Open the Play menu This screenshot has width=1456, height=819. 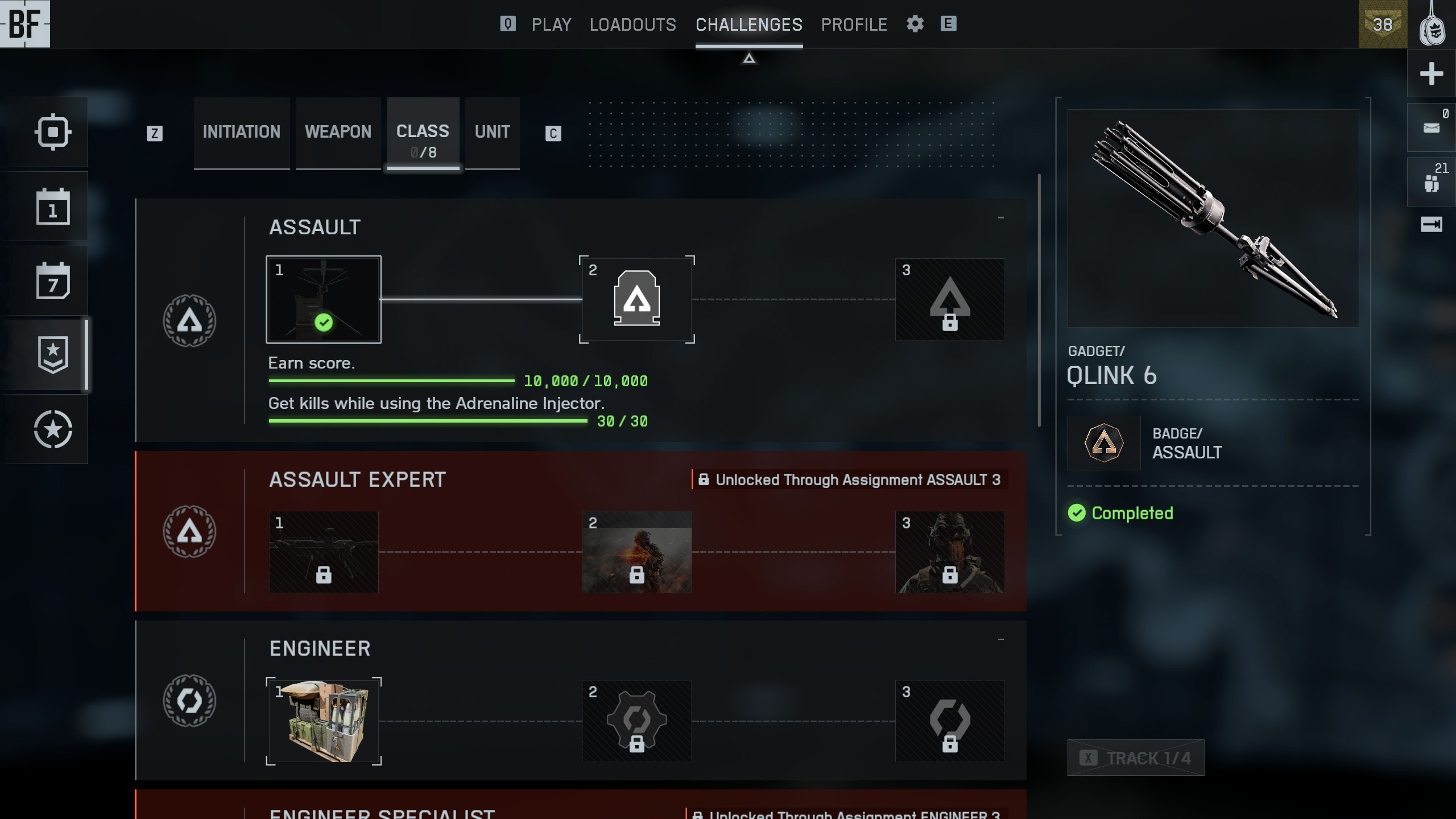[x=551, y=24]
